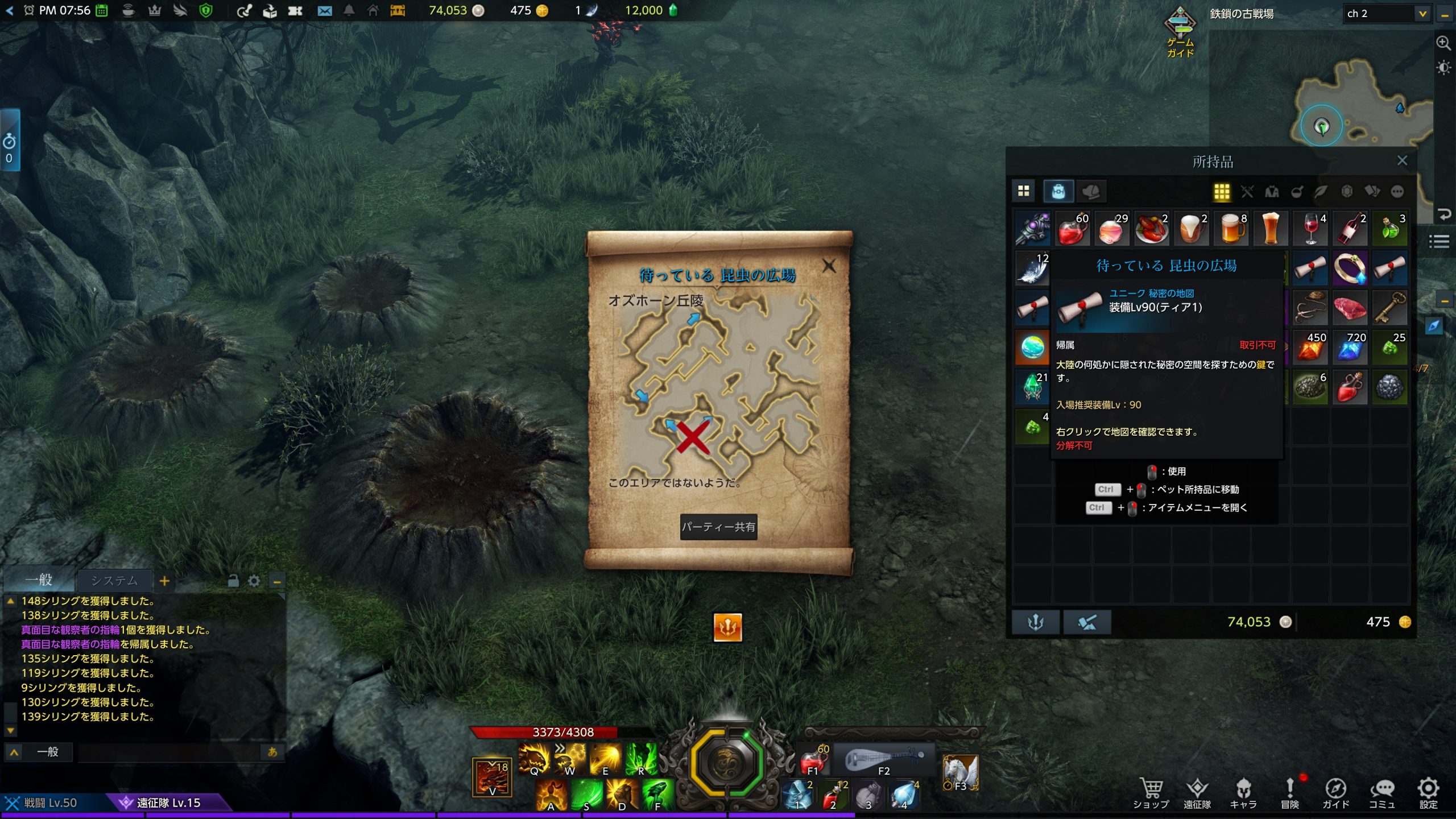Share the map via パーティー共有 button
The width and height of the screenshot is (1456, 819).
(x=718, y=527)
